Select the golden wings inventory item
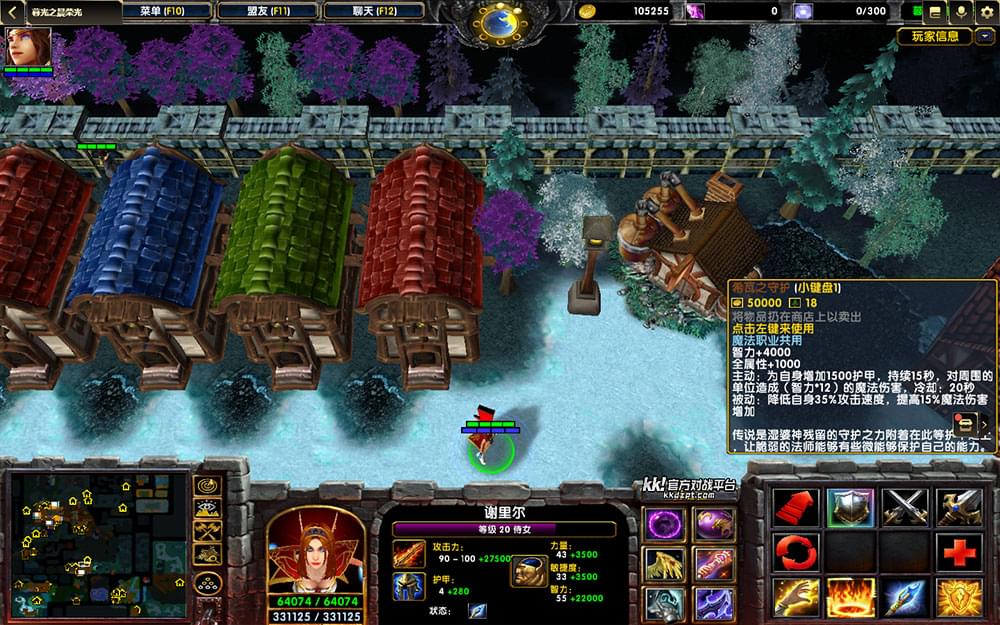Screen dimensions: 1000x625 tap(664, 563)
